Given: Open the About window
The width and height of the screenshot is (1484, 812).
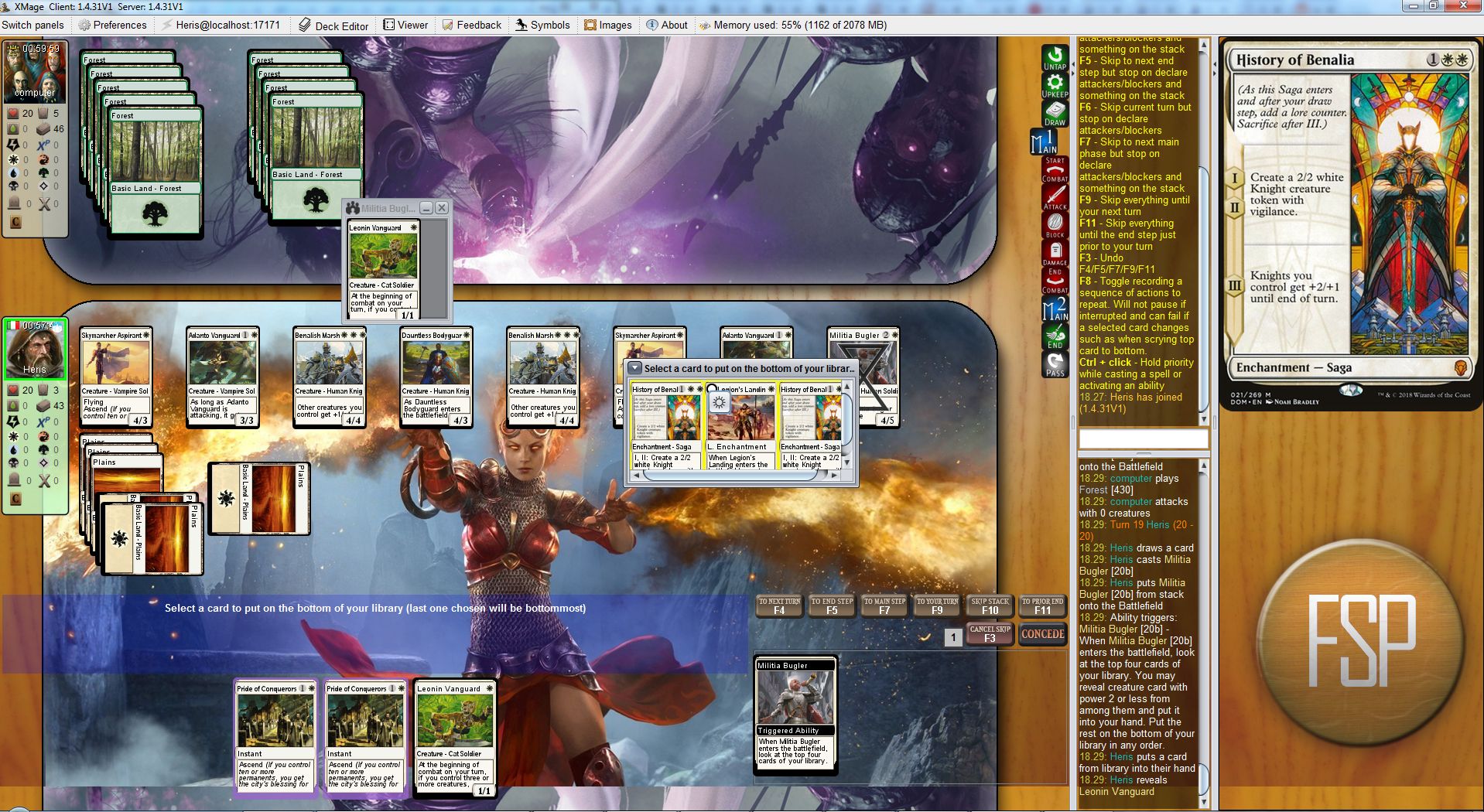Looking at the screenshot, I should point(667,25).
